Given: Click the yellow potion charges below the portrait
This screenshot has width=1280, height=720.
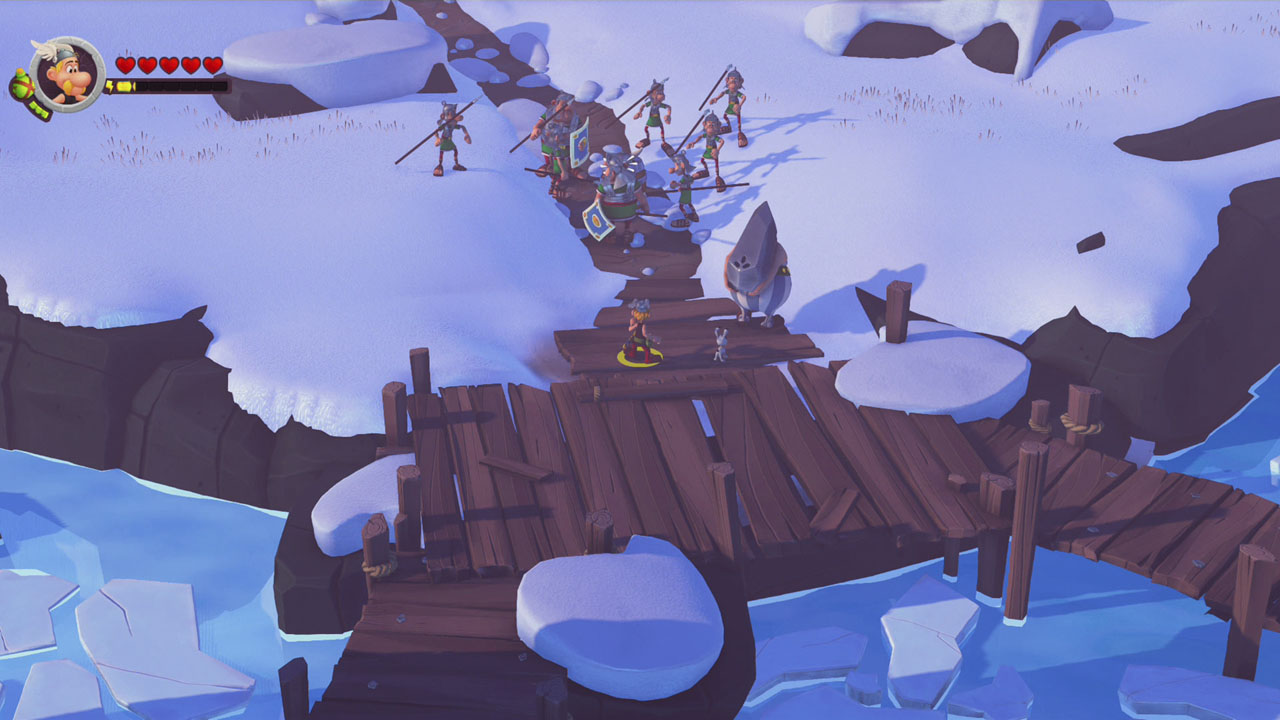Looking at the screenshot, I should [x=39, y=109].
